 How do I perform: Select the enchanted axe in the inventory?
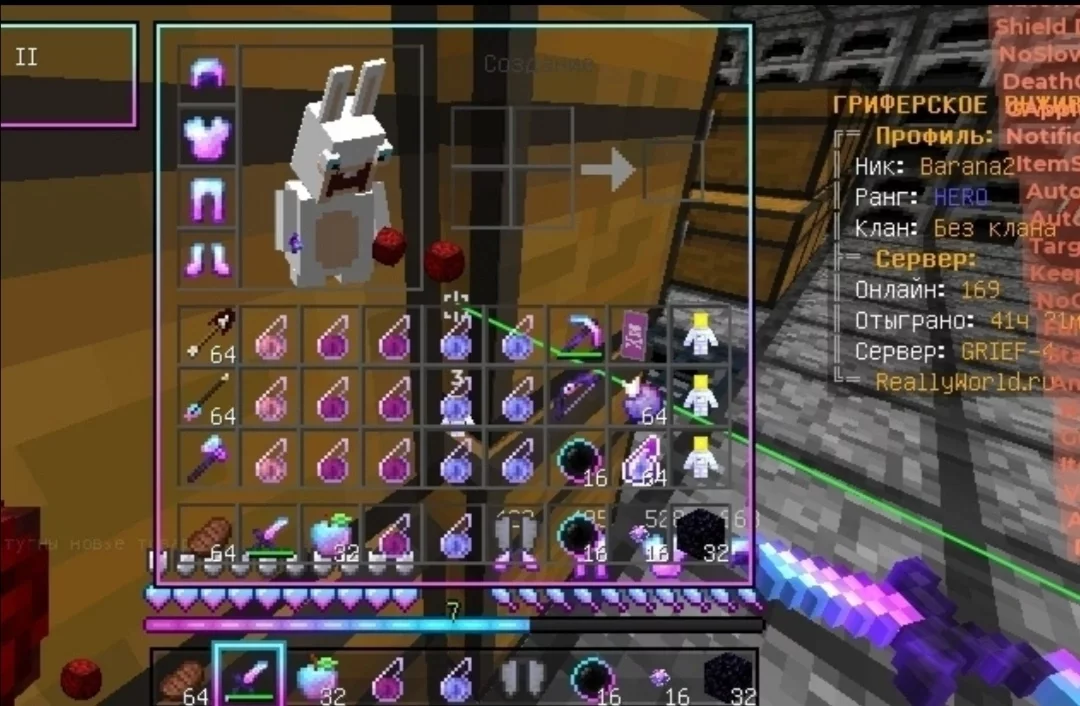click(x=209, y=458)
